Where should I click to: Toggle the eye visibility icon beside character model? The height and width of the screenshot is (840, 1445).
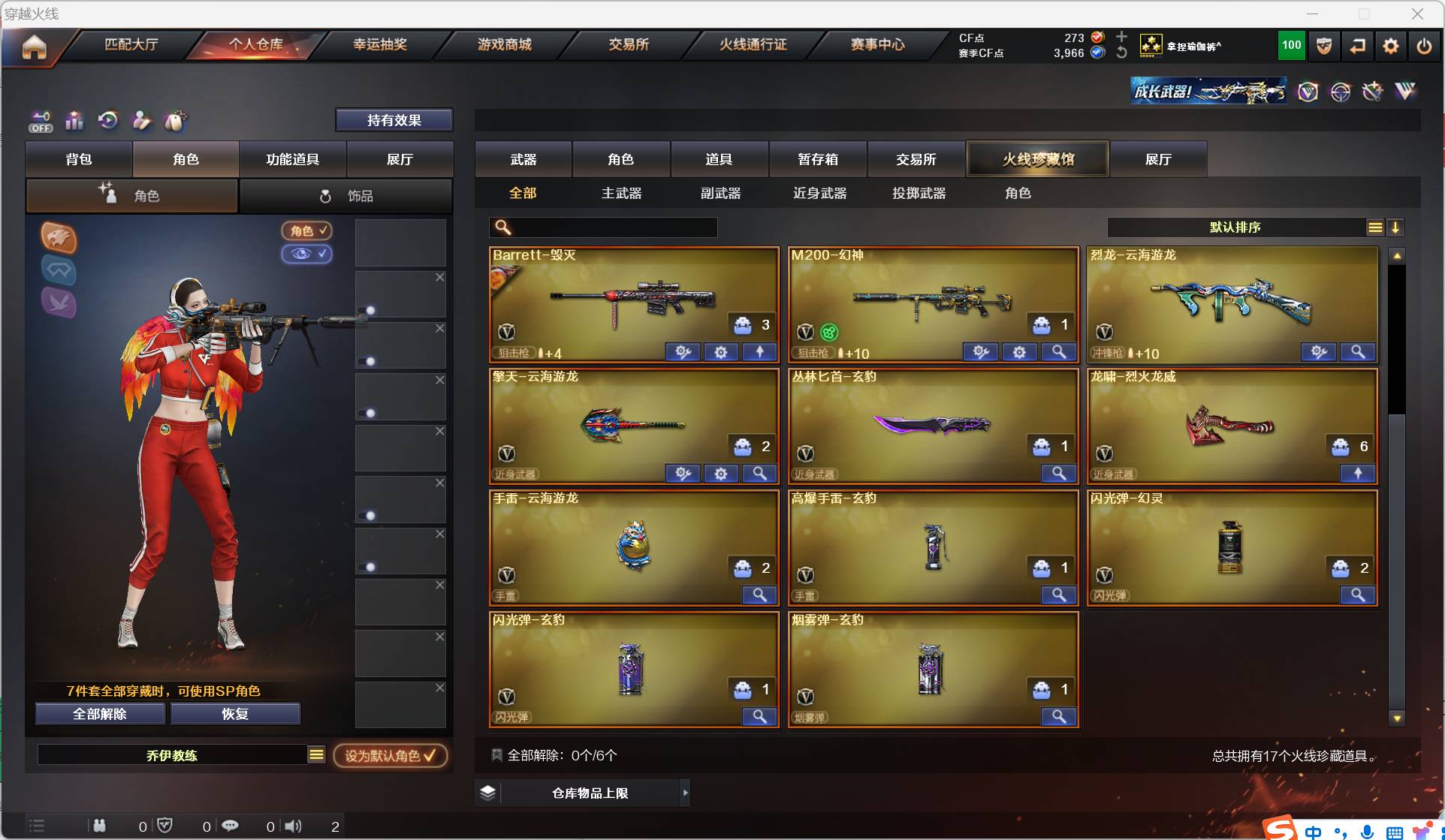click(x=306, y=254)
